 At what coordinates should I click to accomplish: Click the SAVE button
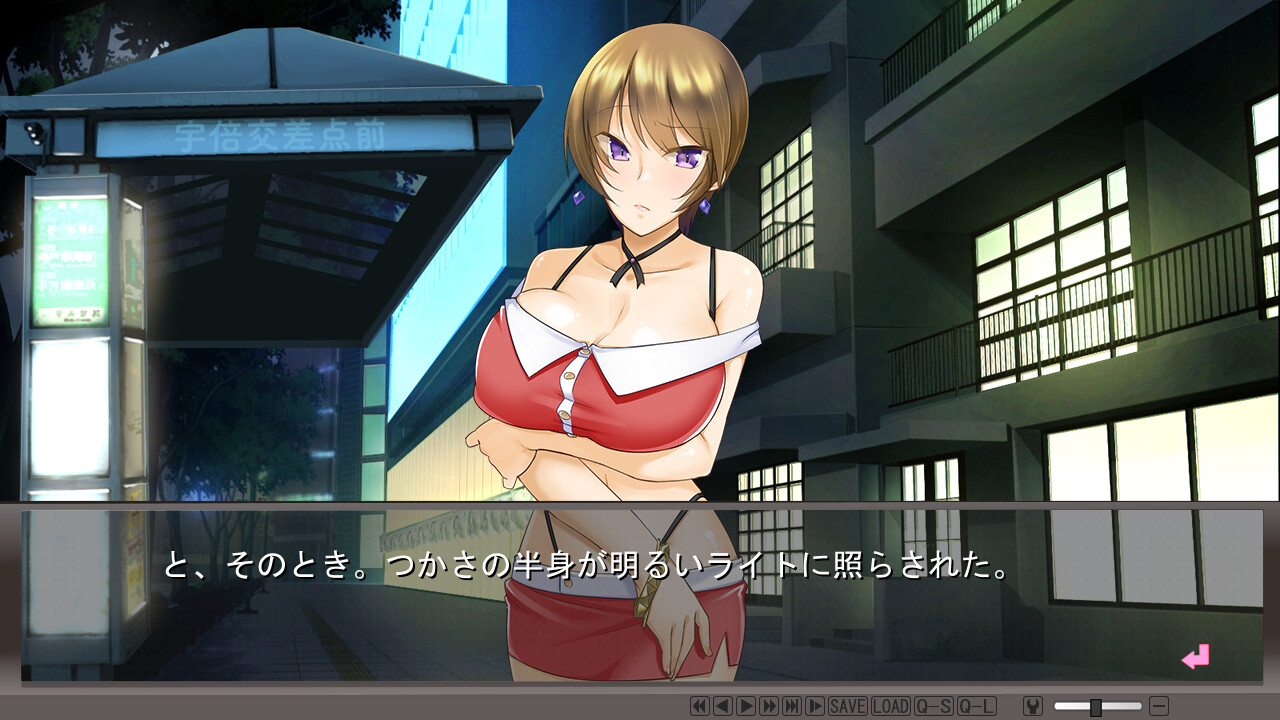point(848,706)
